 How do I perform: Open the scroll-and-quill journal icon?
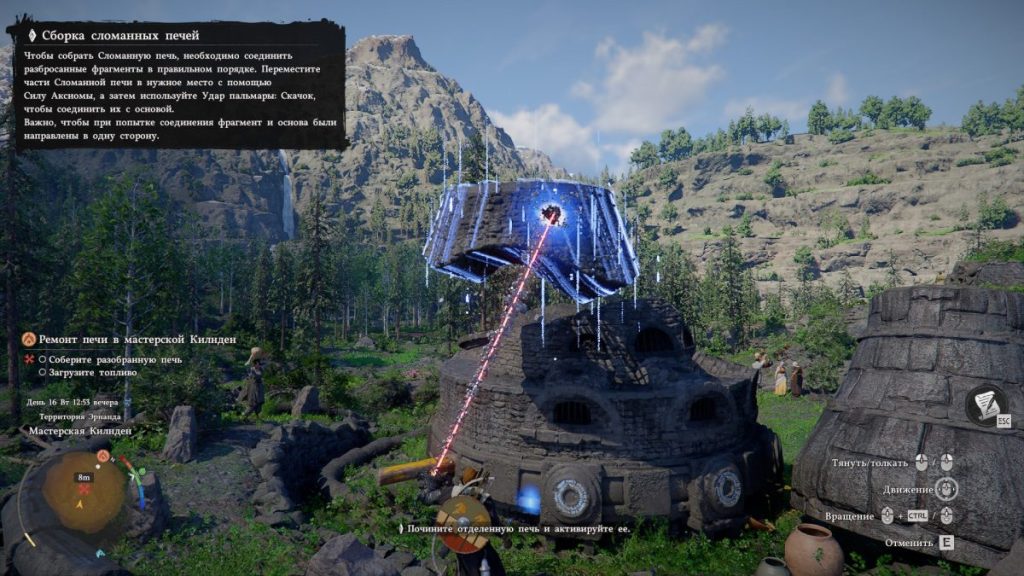tap(987, 404)
